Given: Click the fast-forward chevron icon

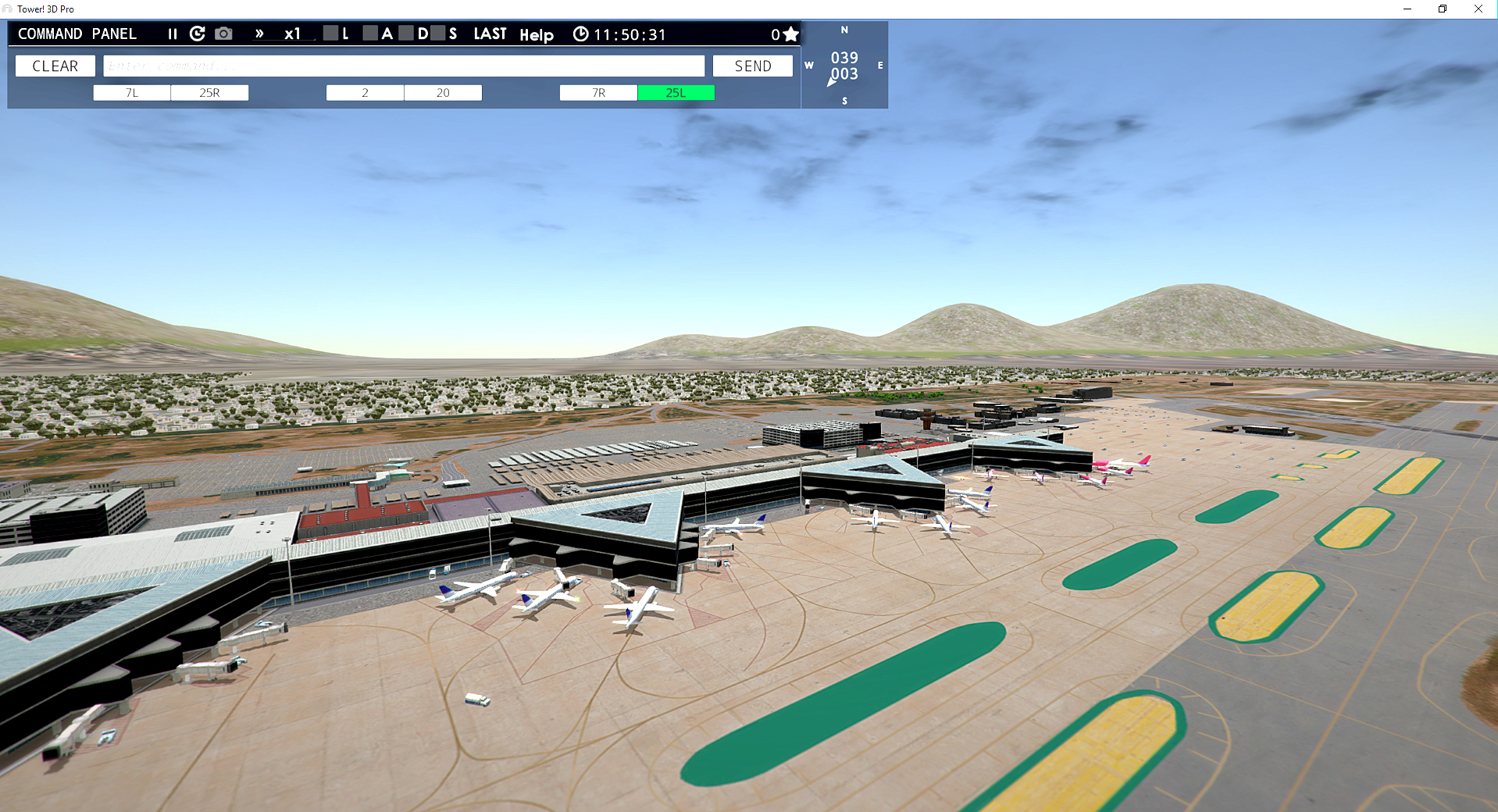Looking at the screenshot, I should coord(259,34).
